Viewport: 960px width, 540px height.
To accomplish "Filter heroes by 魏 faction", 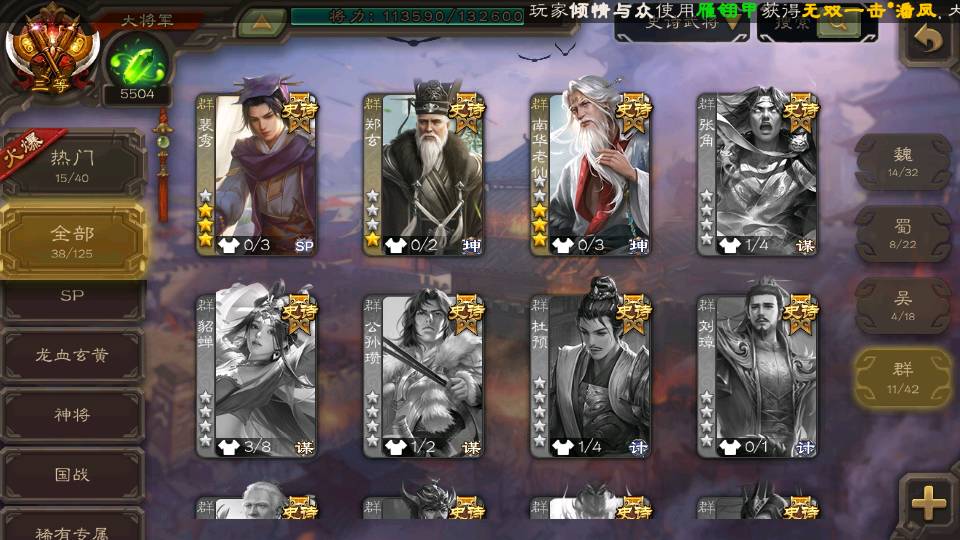I will [902, 162].
